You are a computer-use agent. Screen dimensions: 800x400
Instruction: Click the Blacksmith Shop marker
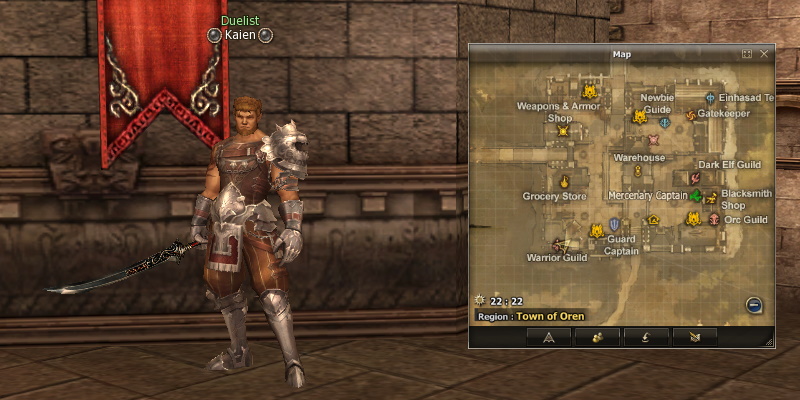click(711, 197)
